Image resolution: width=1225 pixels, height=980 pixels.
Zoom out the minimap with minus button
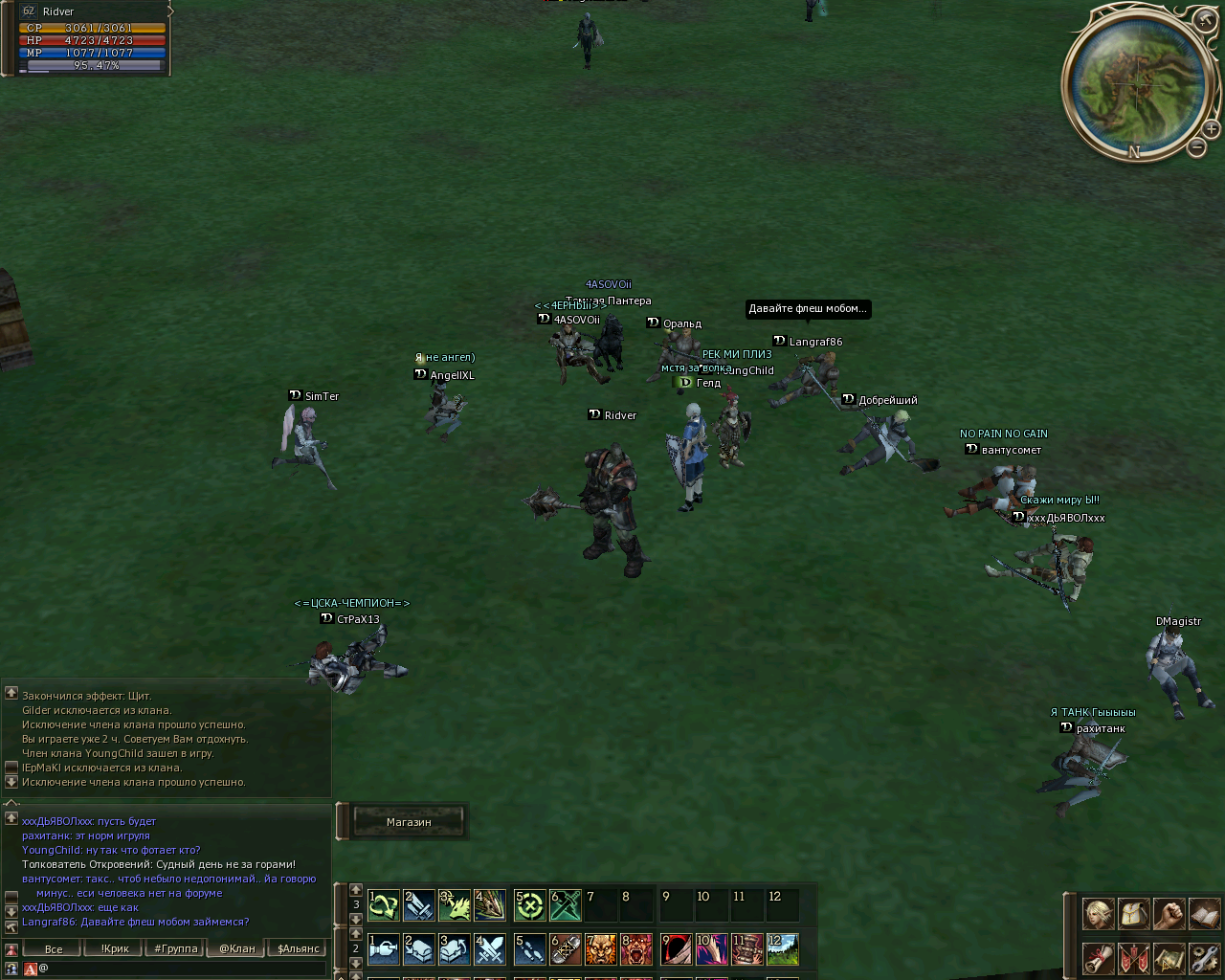[x=1197, y=147]
